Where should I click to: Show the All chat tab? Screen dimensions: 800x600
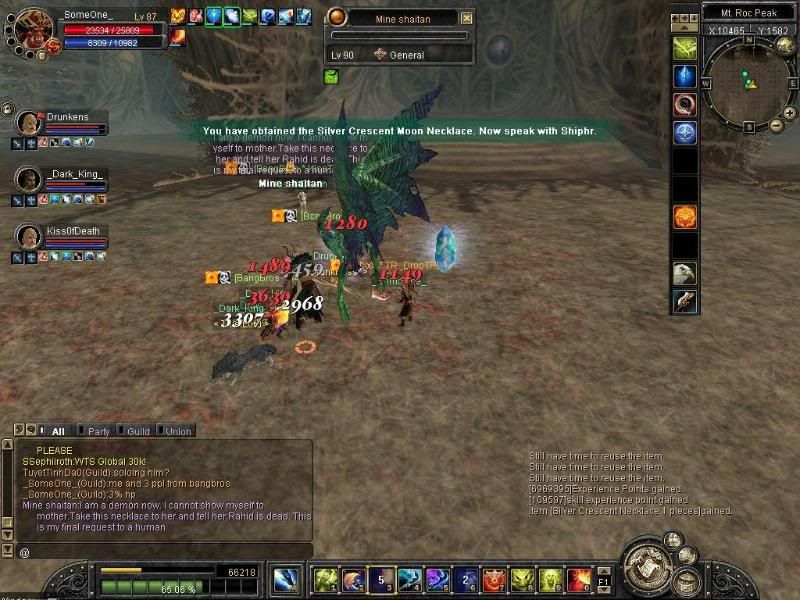[x=57, y=431]
